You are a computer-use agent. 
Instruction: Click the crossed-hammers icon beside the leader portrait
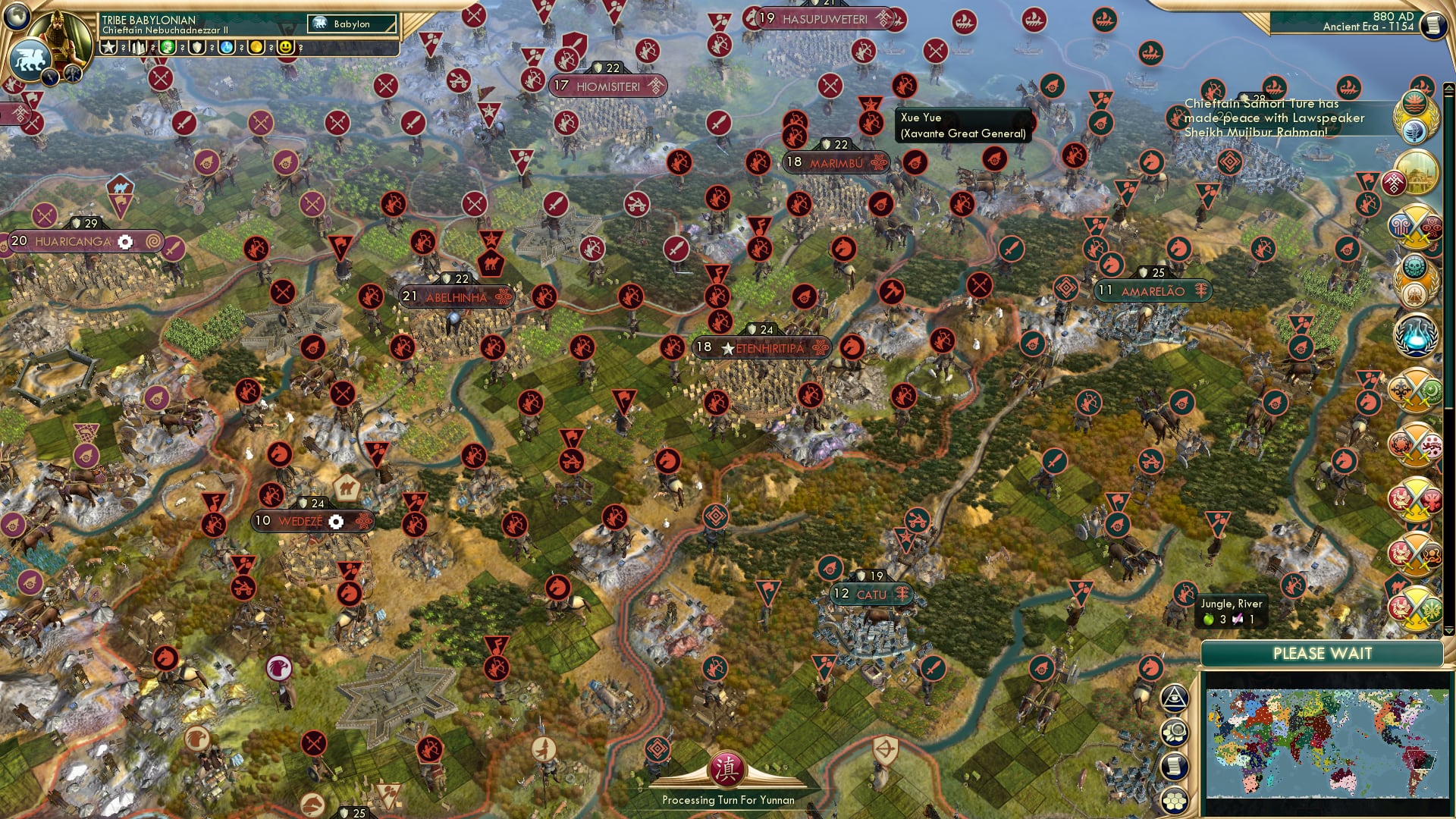(x=72, y=76)
